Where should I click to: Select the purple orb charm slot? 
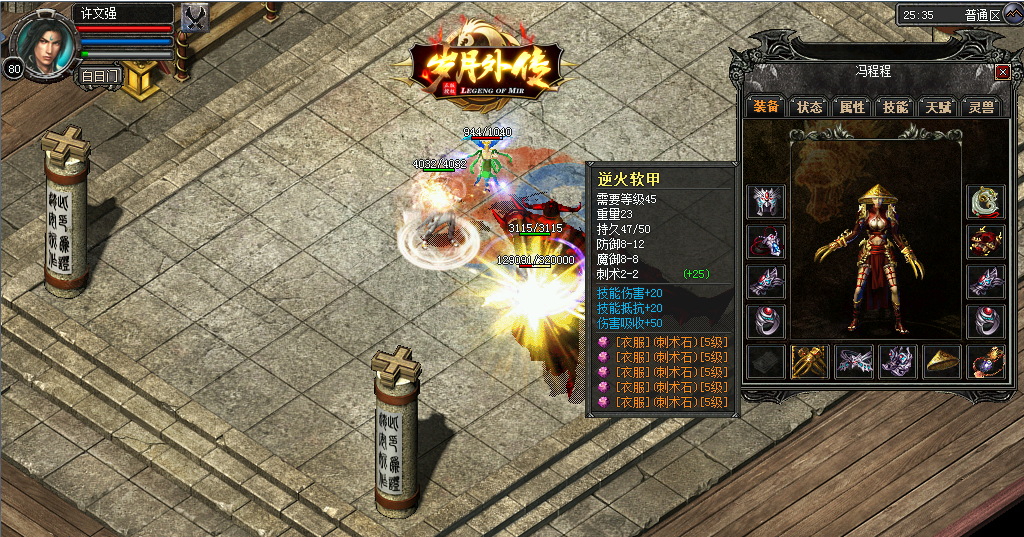click(x=986, y=361)
